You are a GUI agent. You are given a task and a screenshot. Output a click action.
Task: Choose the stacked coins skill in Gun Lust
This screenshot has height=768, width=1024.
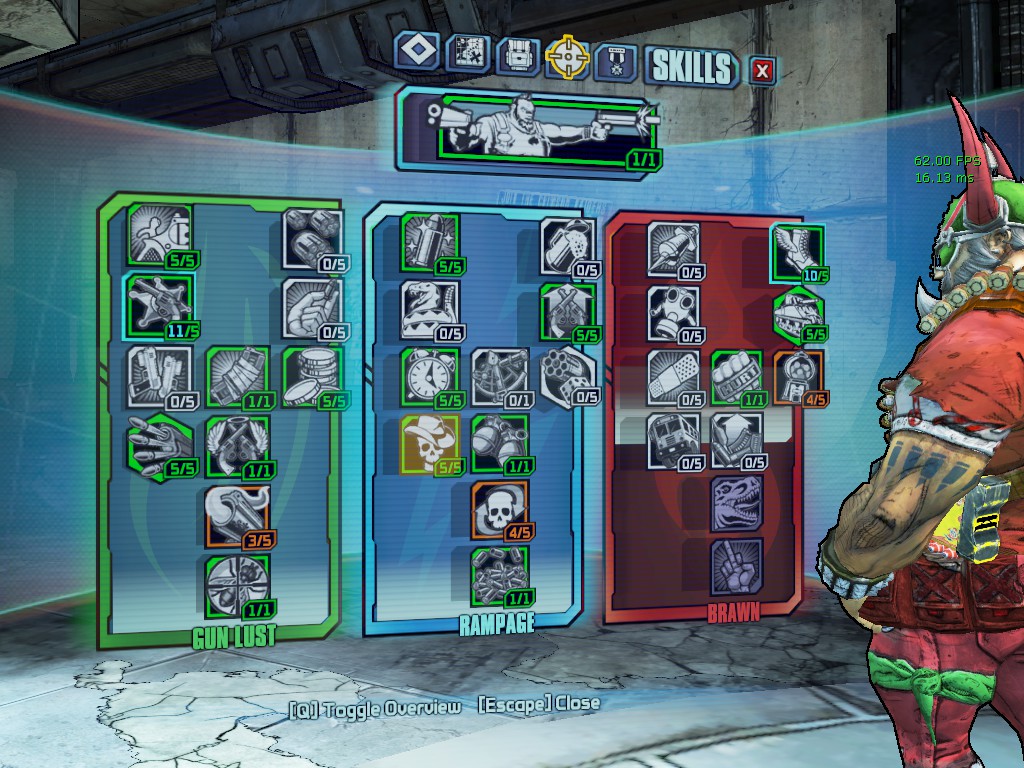[x=310, y=375]
